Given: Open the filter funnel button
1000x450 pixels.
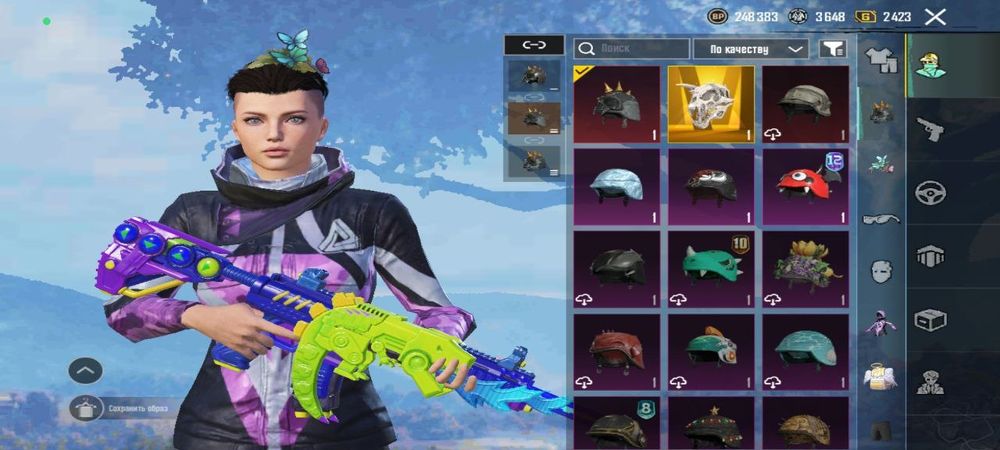Looking at the screenshot, I should coord(831,48).
